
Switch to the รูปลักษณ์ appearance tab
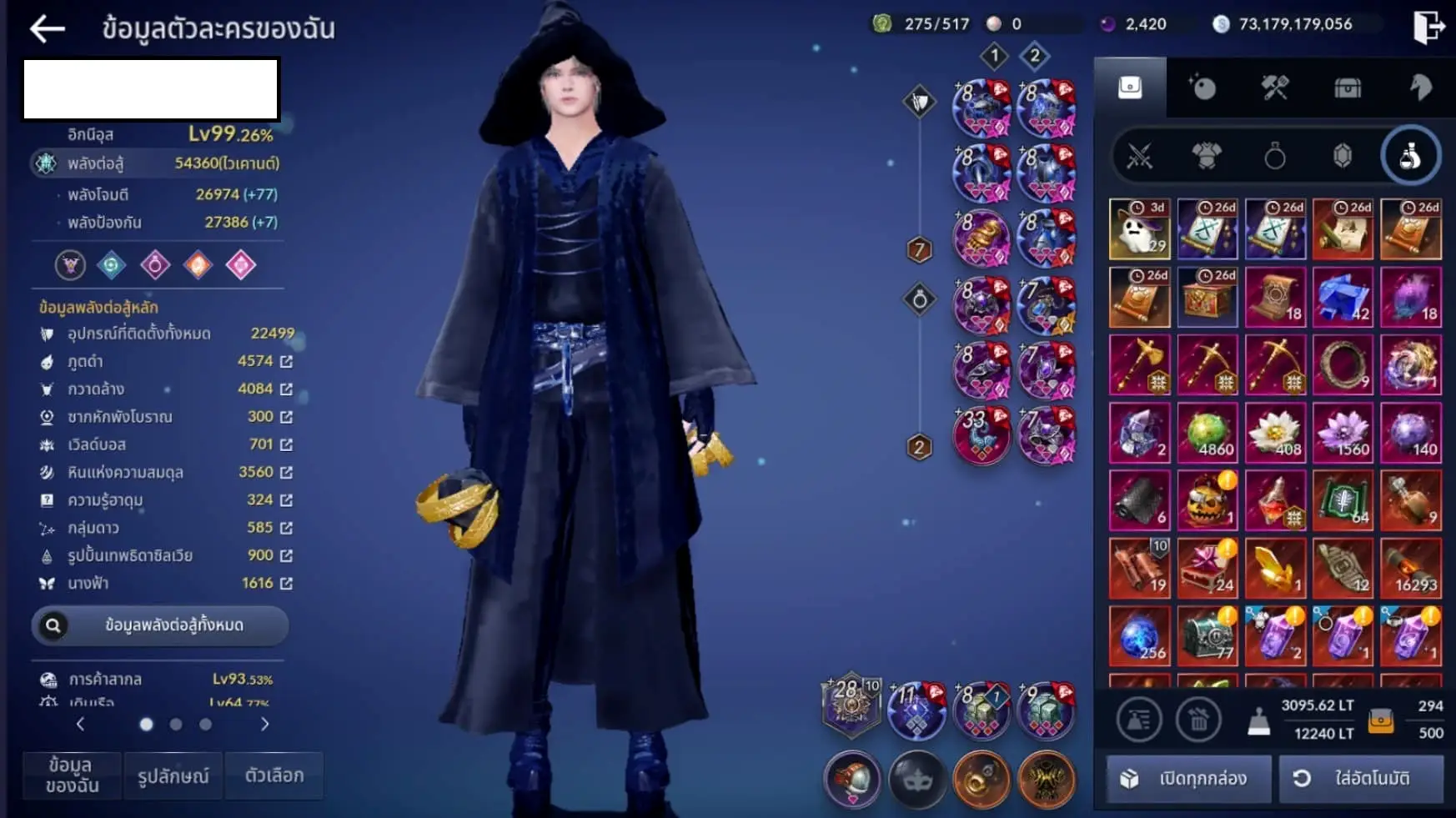[173, 776]
